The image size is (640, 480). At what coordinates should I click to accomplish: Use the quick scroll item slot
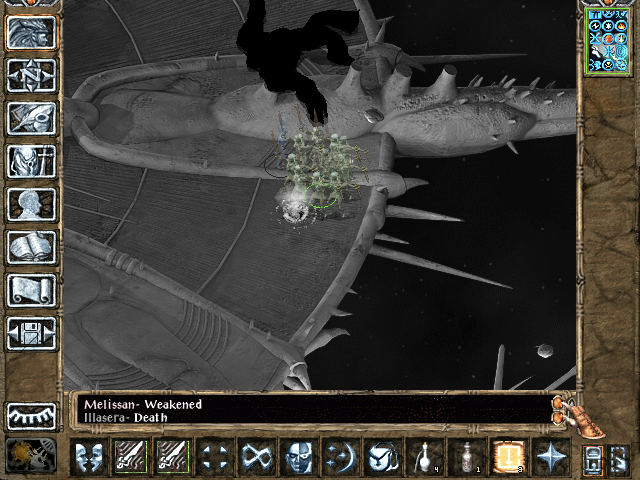[x=507, y=456]
